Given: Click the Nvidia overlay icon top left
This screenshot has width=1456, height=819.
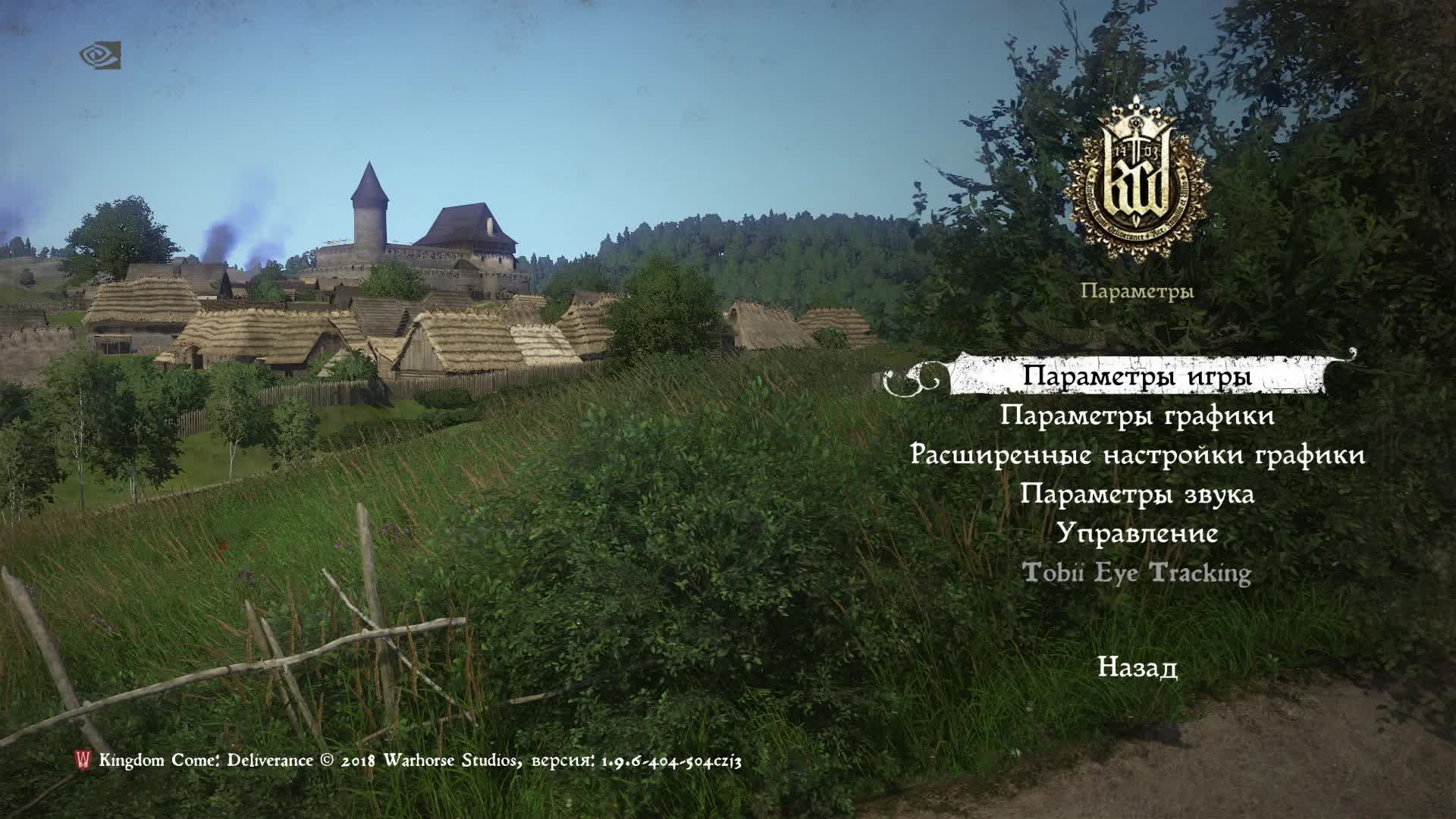Looking at the screenshot, I should 102,54.
